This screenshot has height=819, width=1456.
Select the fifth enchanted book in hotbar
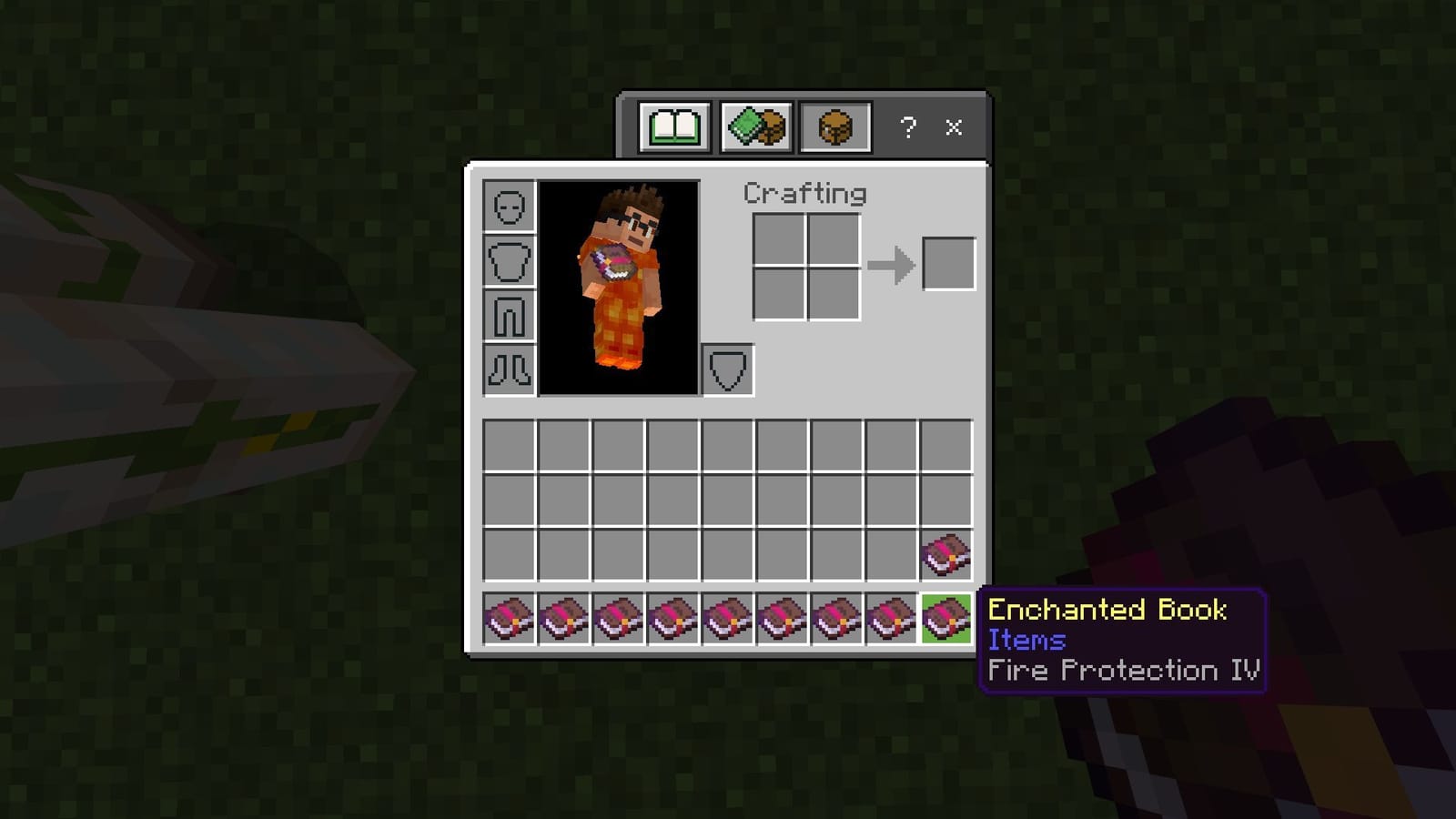pos(726,619)
